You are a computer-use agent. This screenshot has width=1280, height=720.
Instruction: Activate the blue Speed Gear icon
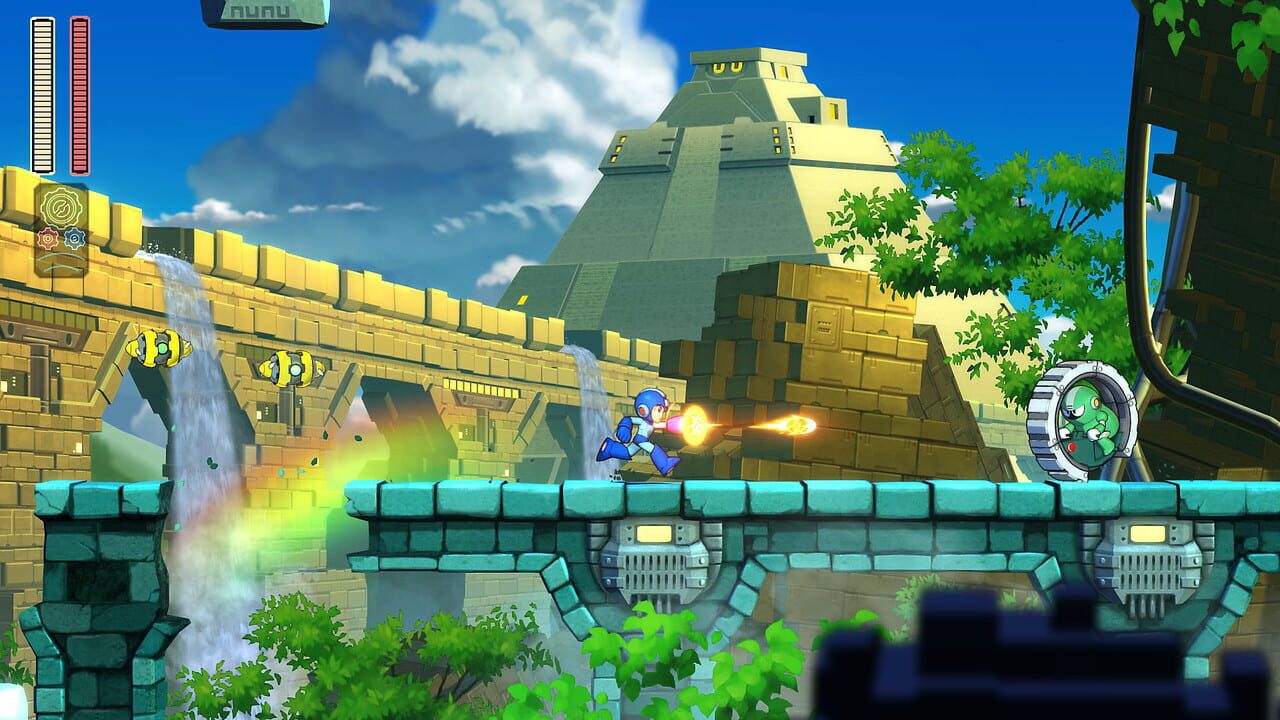(x=75, y=238)
